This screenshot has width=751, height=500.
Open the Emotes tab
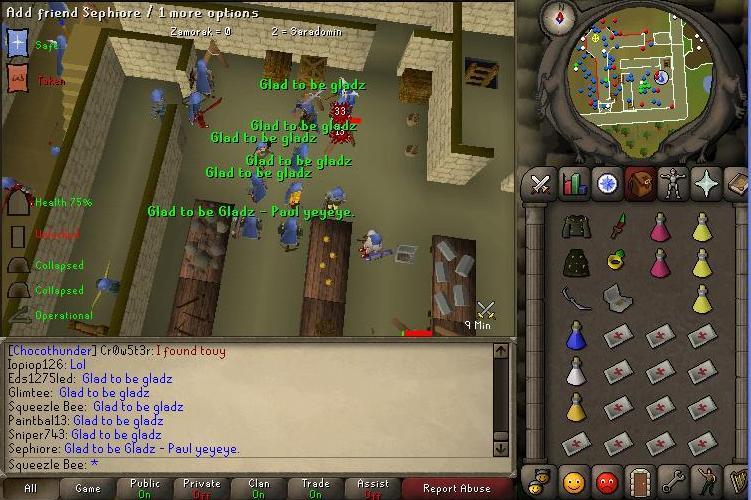706,483
